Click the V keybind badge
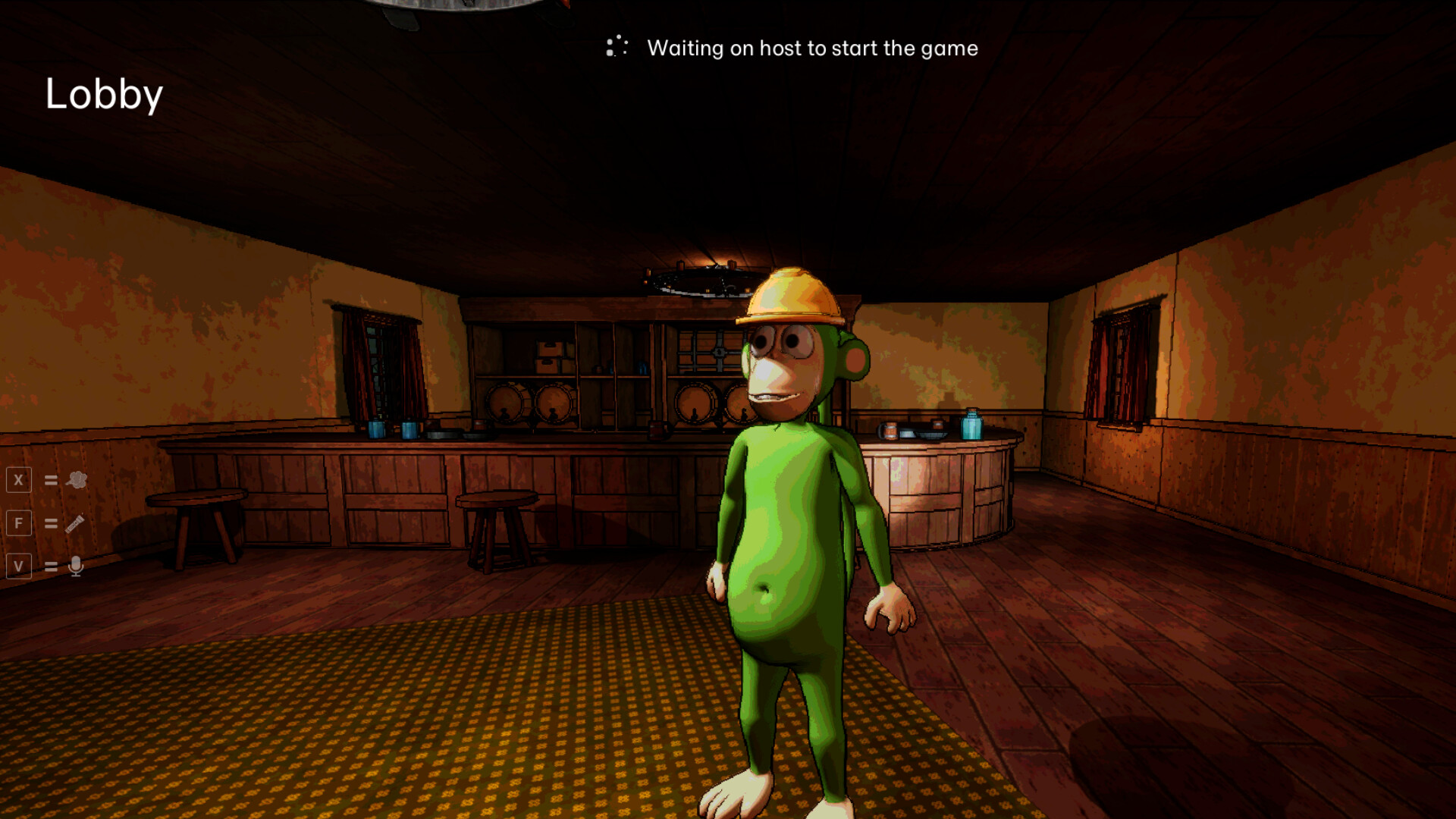This screenshot has width=1456, height=819. coord(19,566)
